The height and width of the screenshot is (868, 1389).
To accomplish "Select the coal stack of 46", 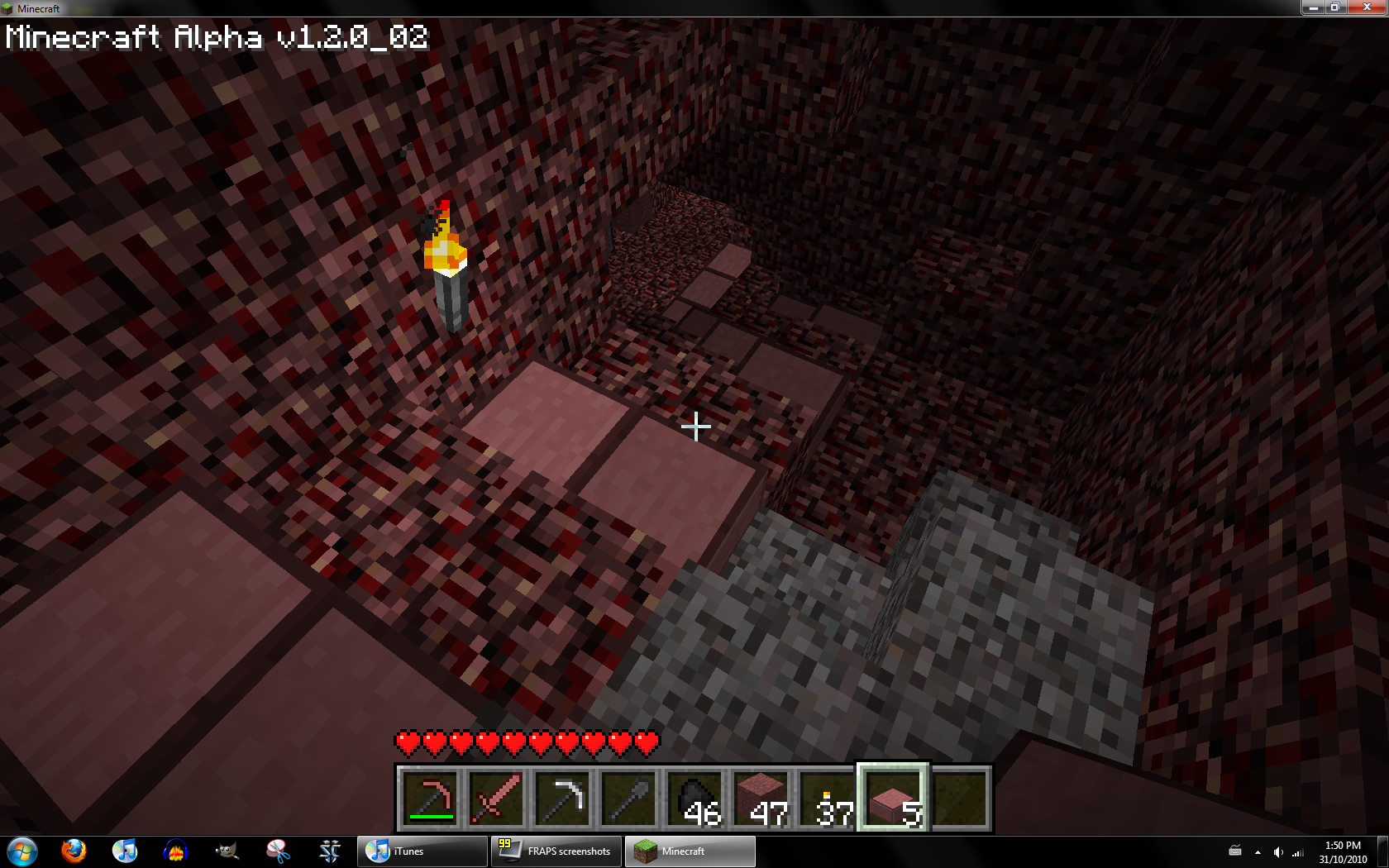I will tap(694, 799).
